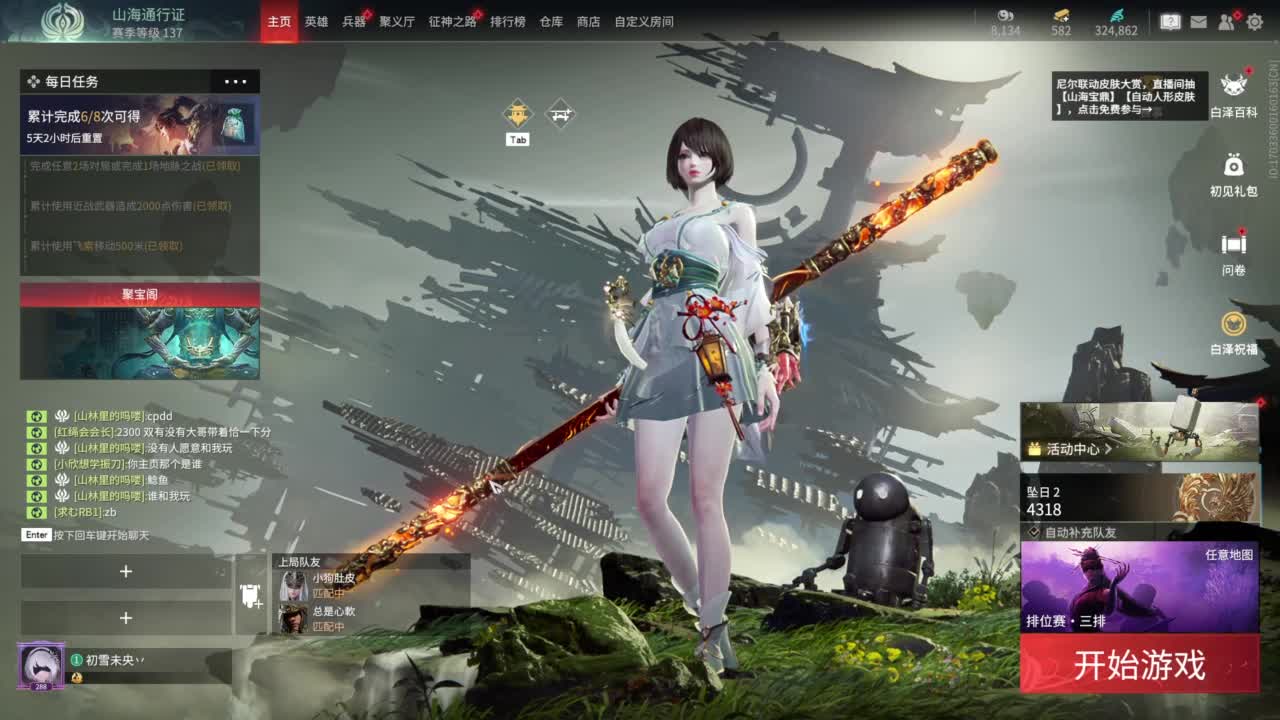Image resolution: width=1280 pixels, height=720 pixels.
Task: Click your avatar thumbnail labeled 初雪未央
Action: click(40, 666)
